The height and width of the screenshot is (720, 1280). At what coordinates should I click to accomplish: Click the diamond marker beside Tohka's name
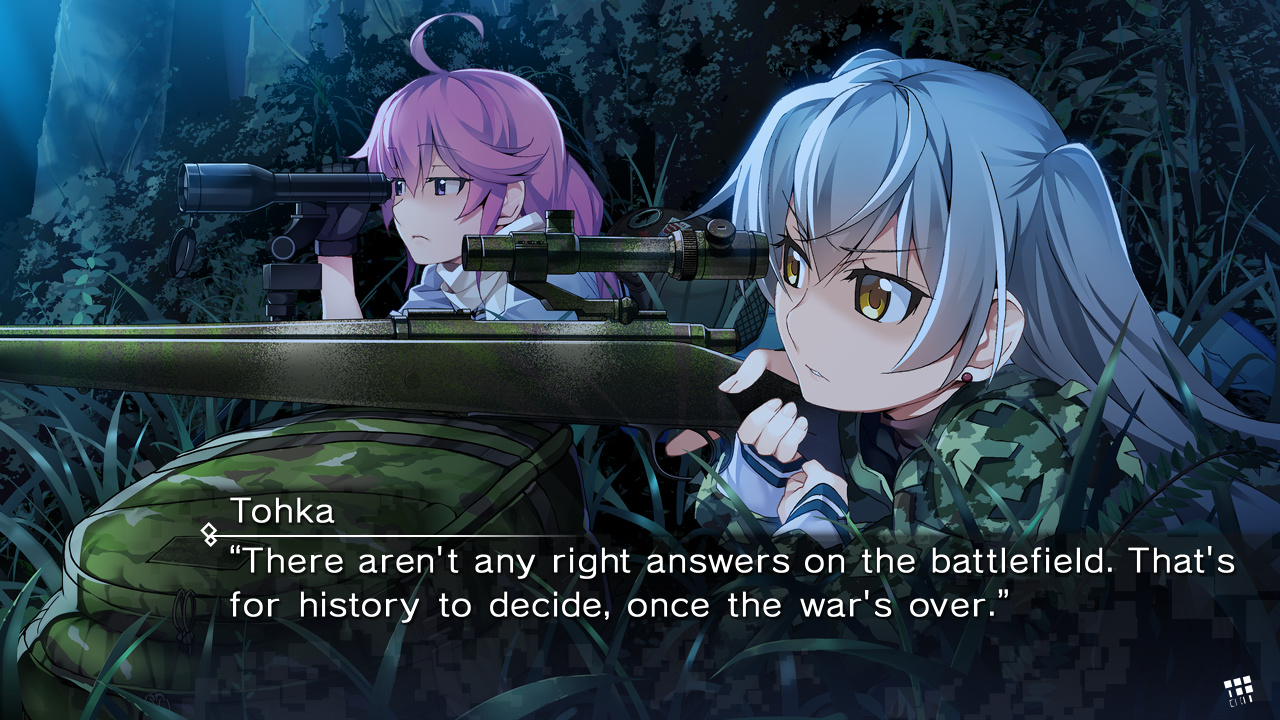click(x=209, y=534)
